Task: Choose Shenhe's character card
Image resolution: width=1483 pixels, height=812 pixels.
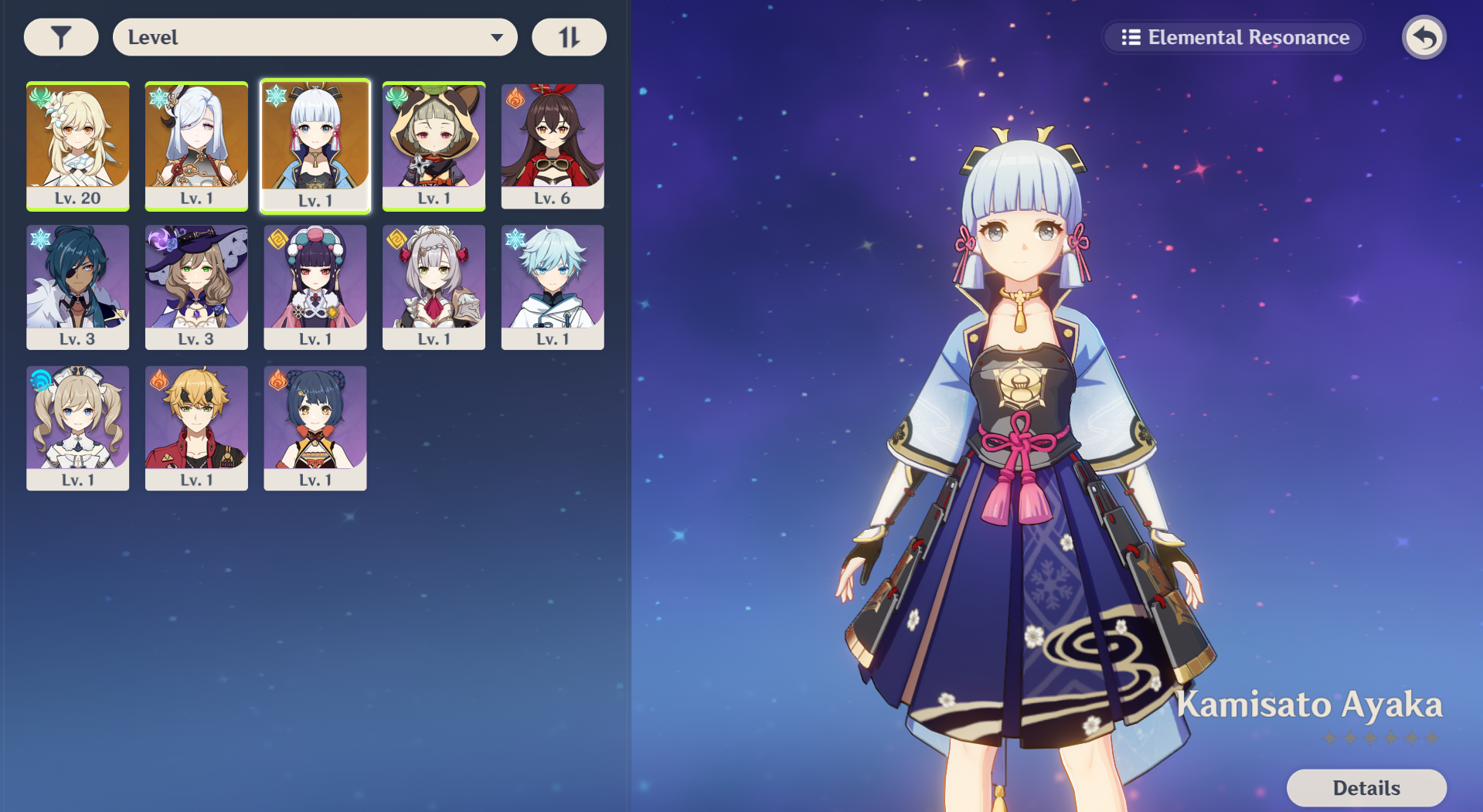Action: (x=196, y=145)
